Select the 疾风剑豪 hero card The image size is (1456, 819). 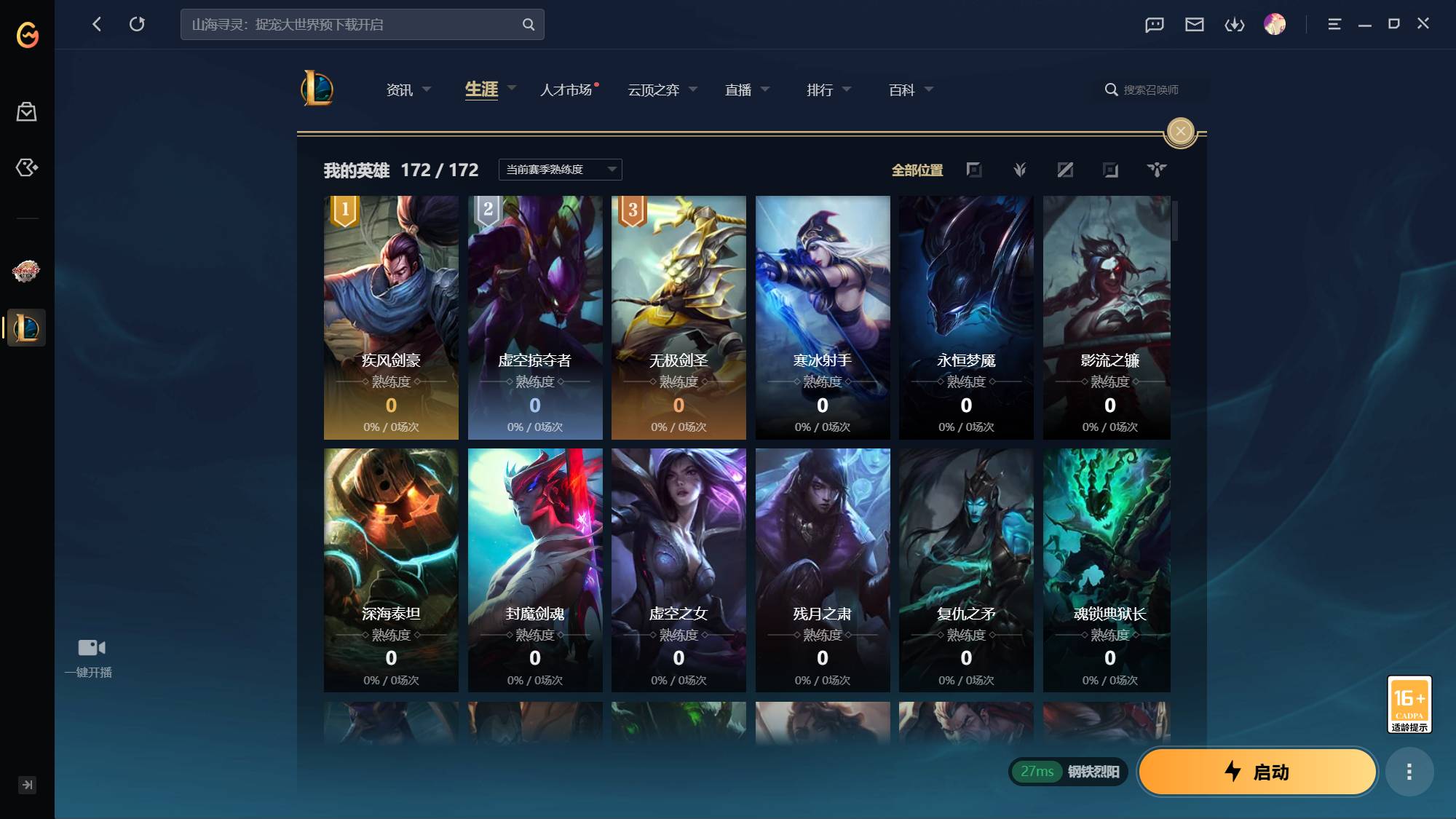pyautogui.click(x=391, y=317)
